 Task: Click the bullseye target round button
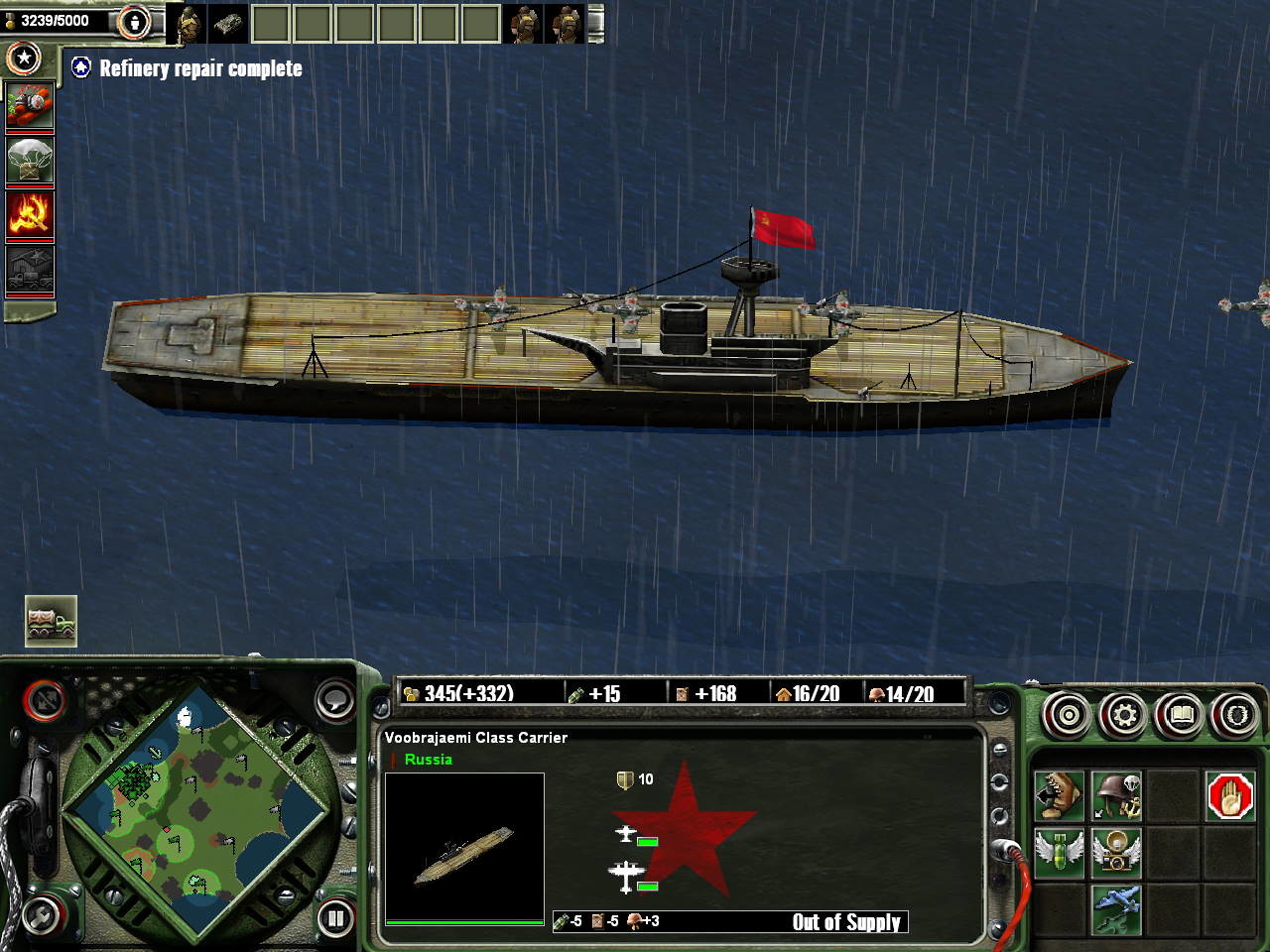click(1068, 714)
